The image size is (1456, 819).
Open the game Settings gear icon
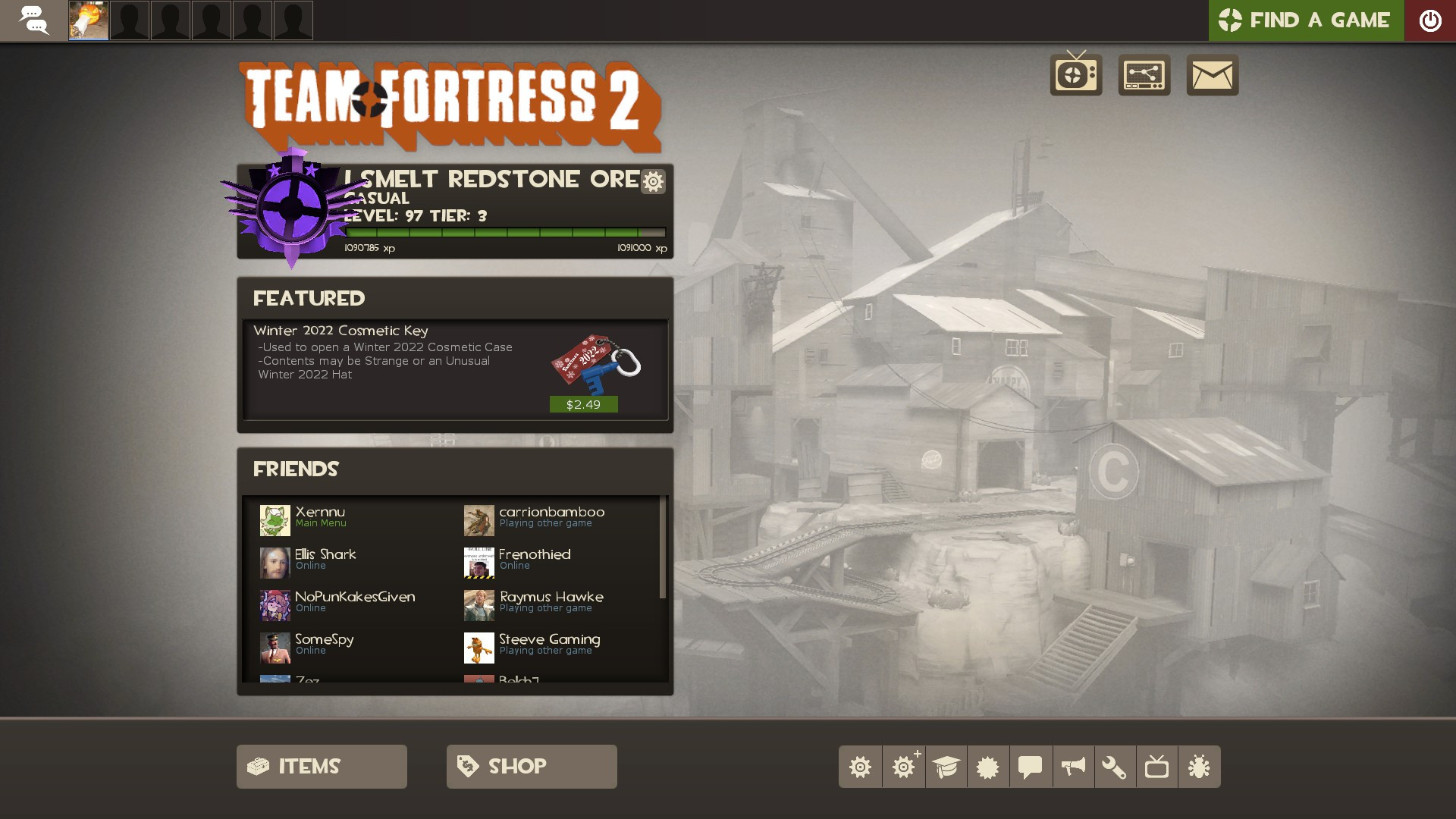[861, 766]
